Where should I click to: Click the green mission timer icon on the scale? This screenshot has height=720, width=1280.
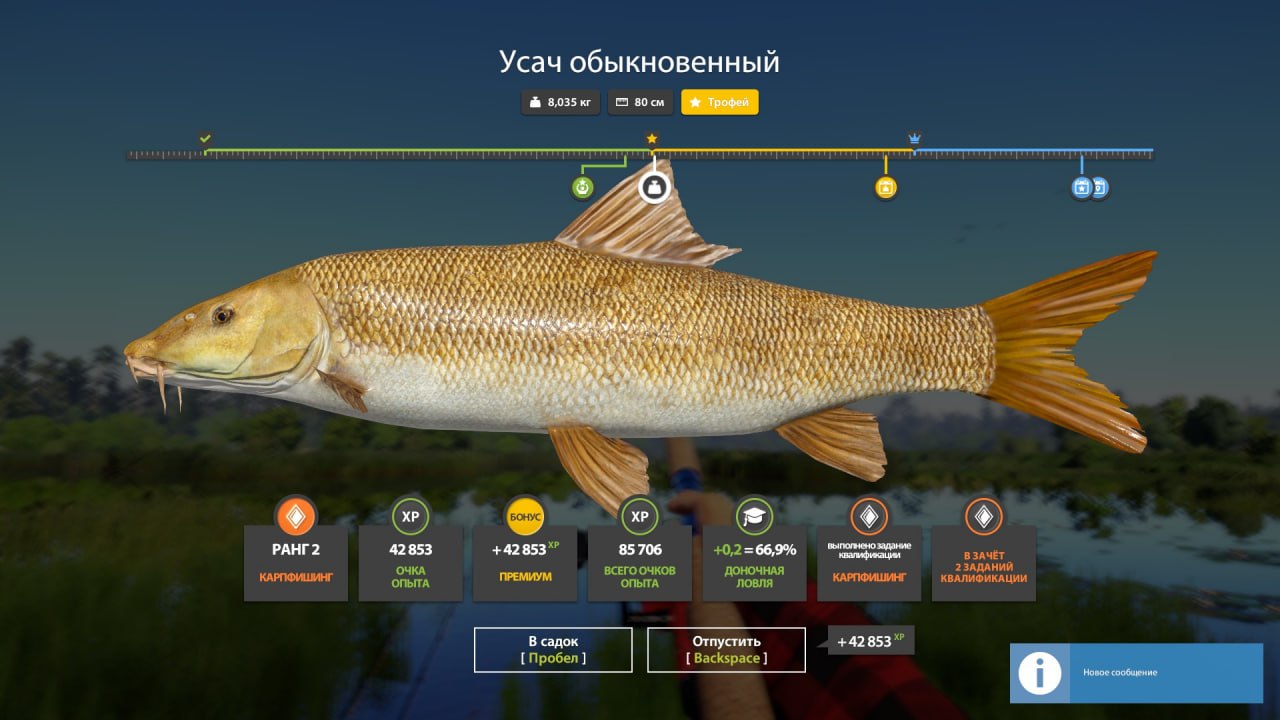[x=583, y=187]
